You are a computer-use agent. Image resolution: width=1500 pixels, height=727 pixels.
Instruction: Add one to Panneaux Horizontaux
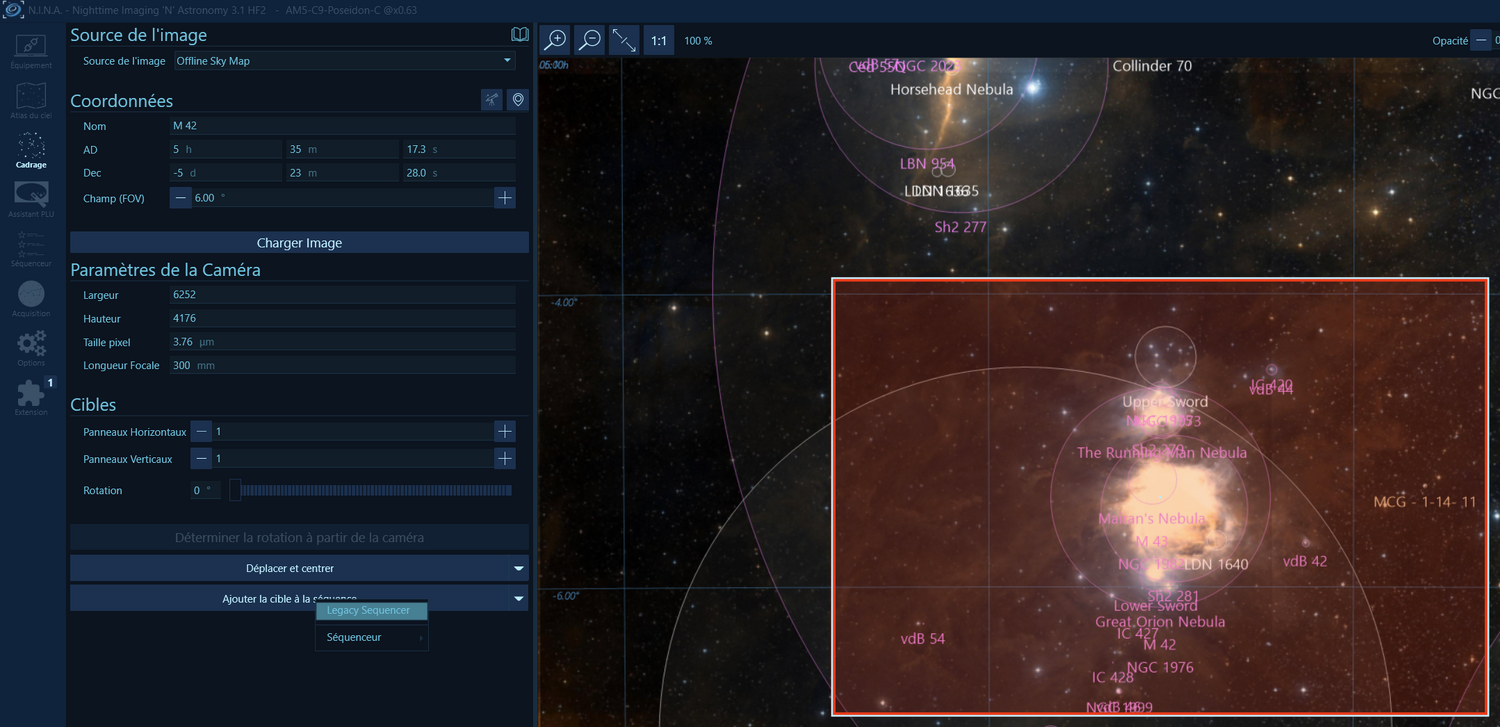click(505, 432)
